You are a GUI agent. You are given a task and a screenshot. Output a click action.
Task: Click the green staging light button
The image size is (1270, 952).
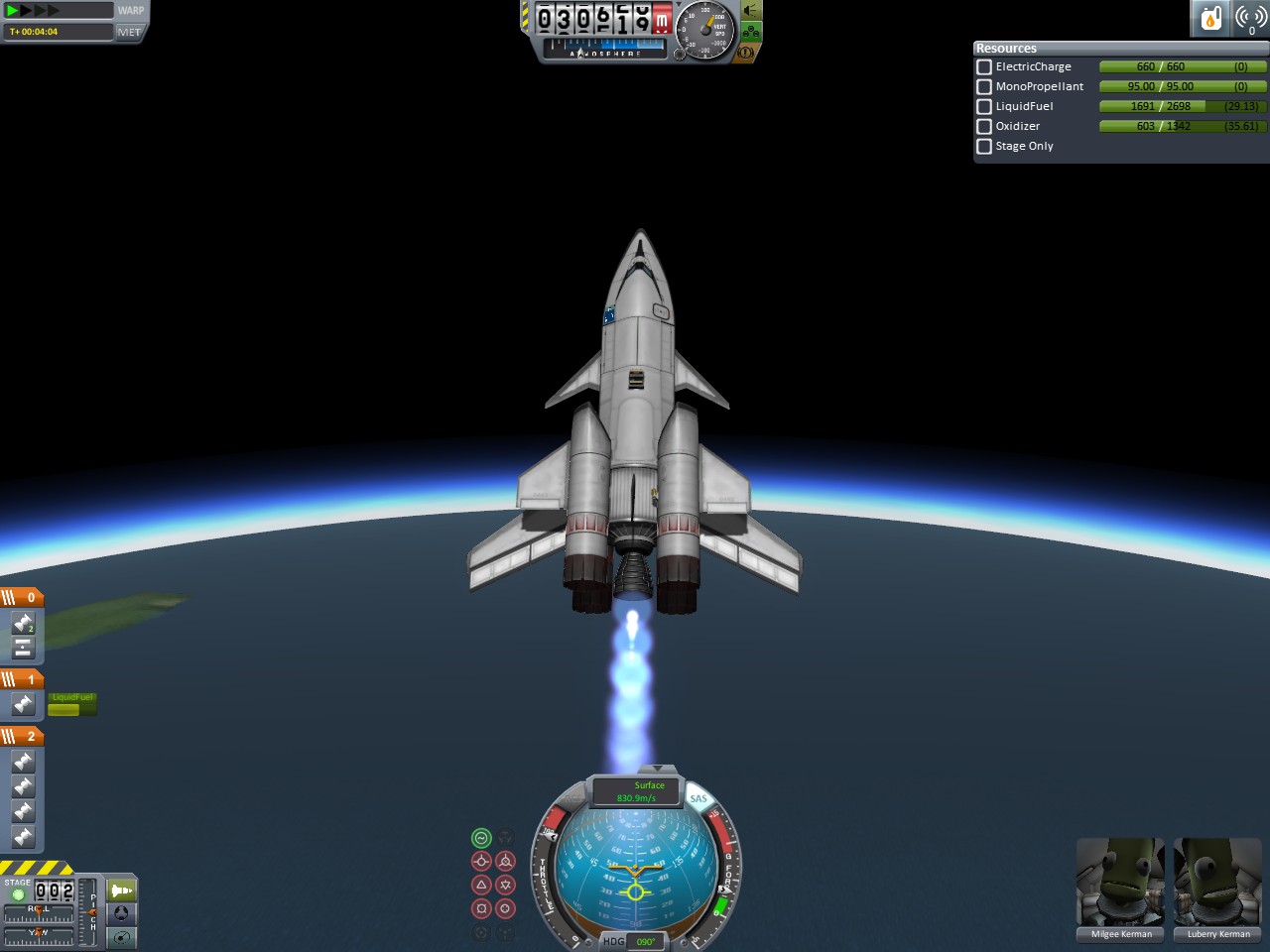18,894
